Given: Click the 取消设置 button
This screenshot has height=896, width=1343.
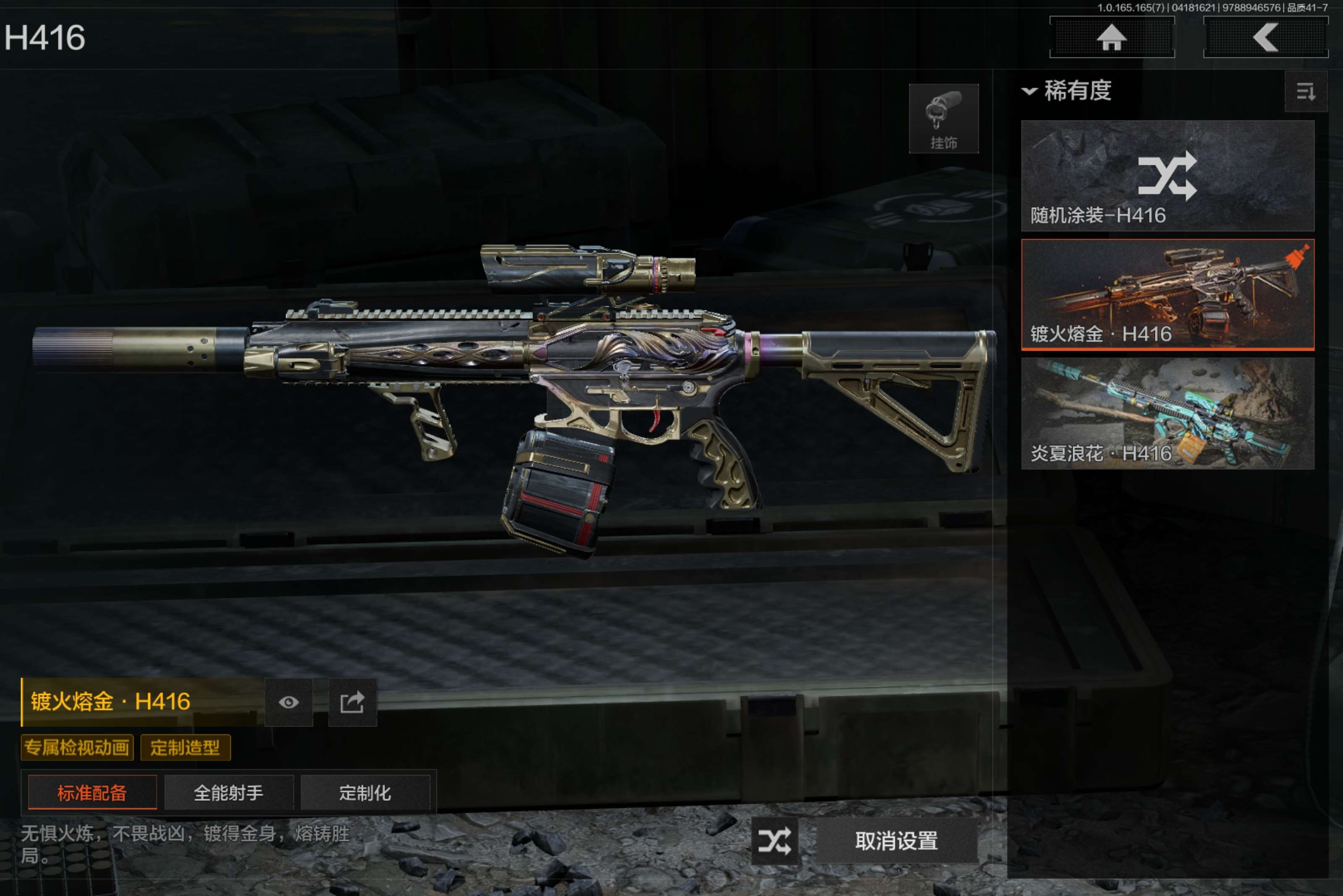Looking at the screenshot, I should point(896,841).
